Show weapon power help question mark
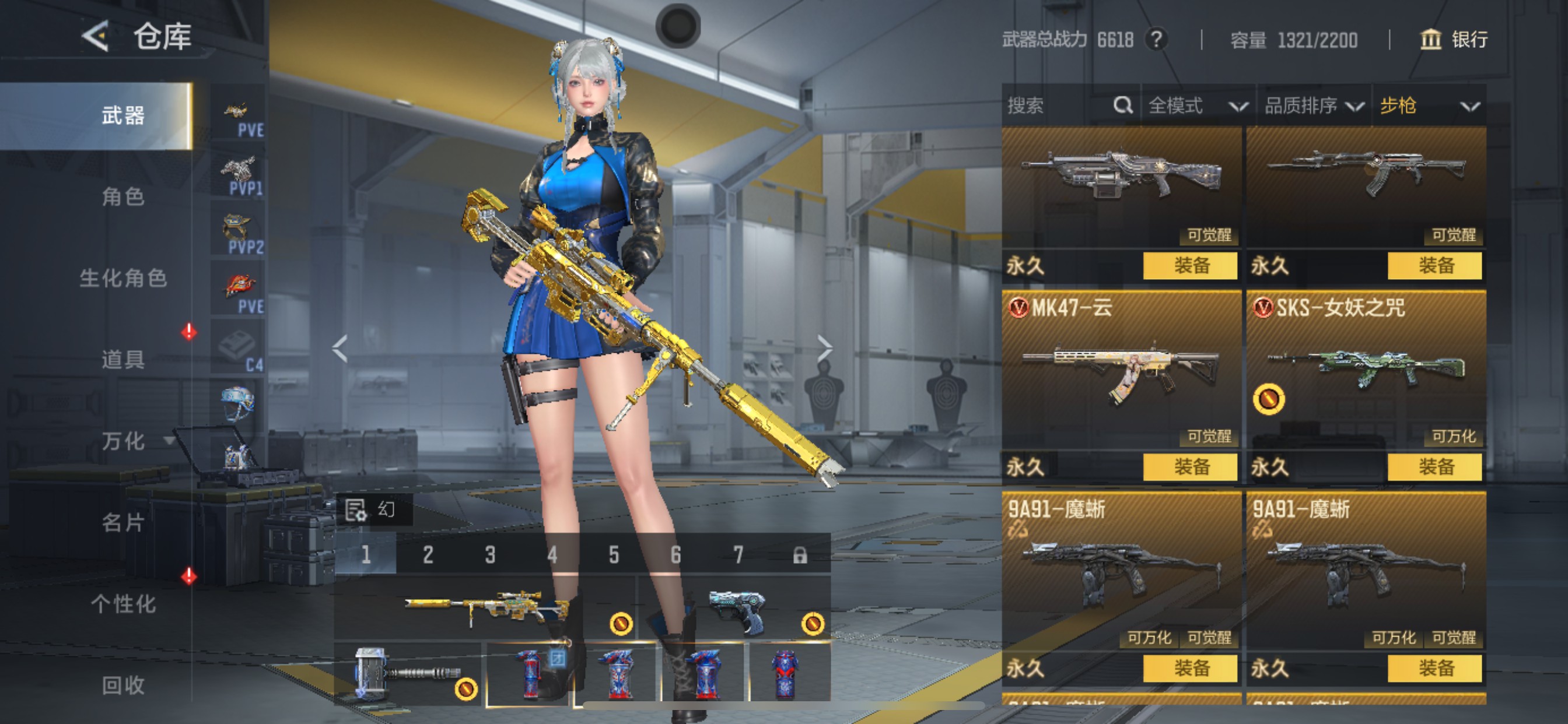The image size is (1568, 724). pos(1156,40)
